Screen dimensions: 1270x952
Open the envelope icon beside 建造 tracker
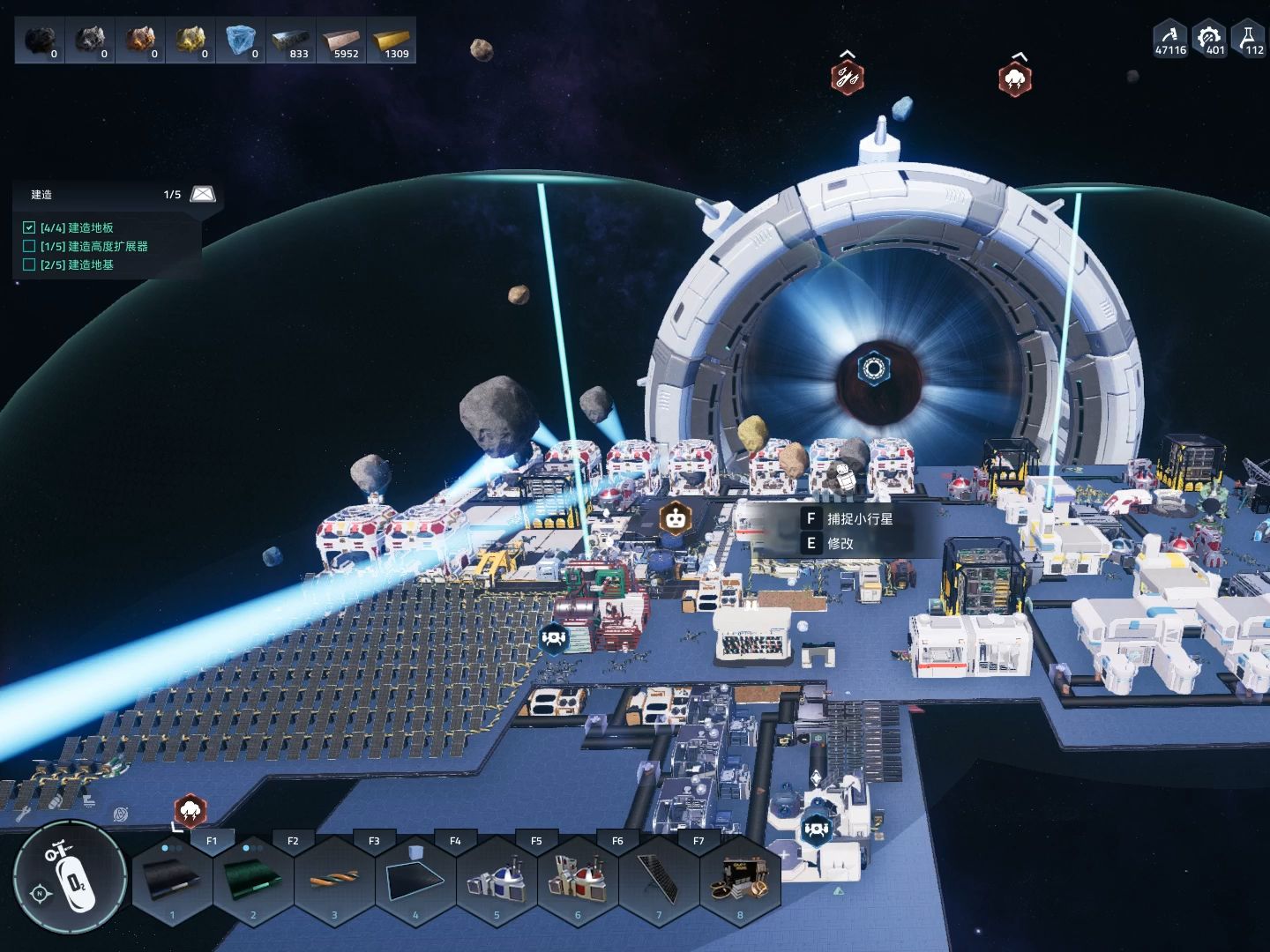[x=203, y=194]
